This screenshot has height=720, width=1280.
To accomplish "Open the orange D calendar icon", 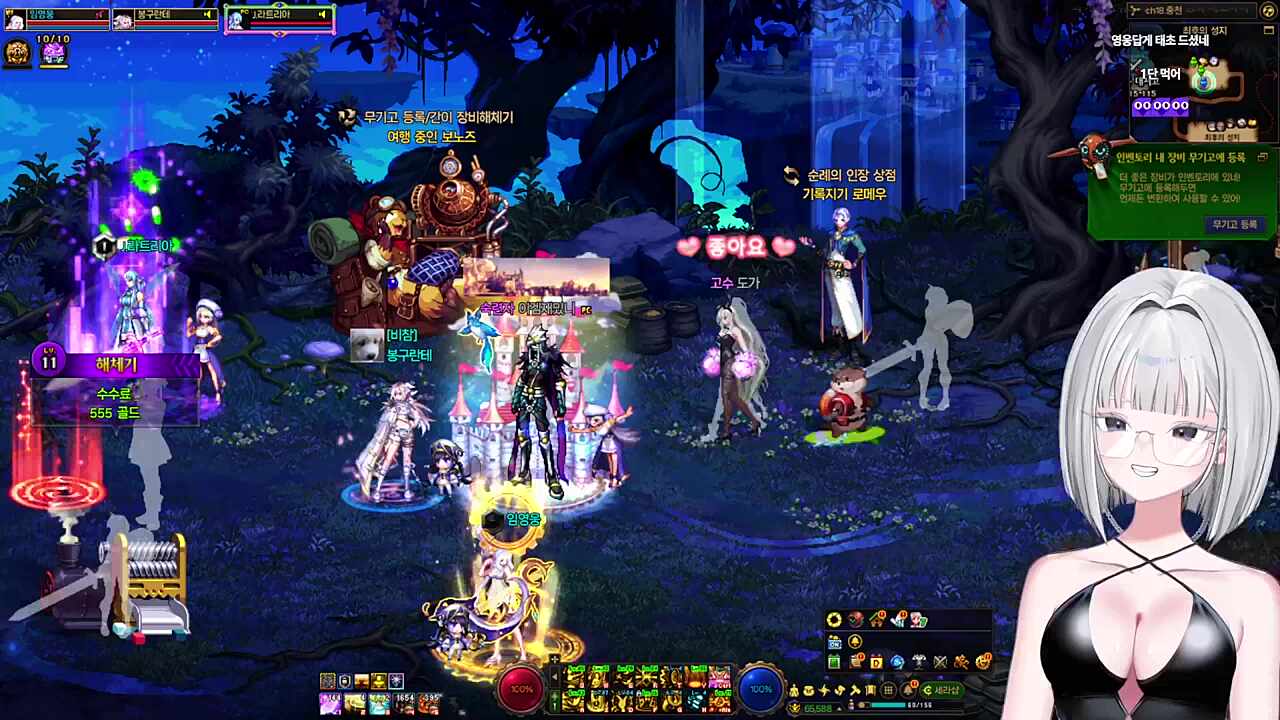I will pyautogui.click(x=877, y=662).
